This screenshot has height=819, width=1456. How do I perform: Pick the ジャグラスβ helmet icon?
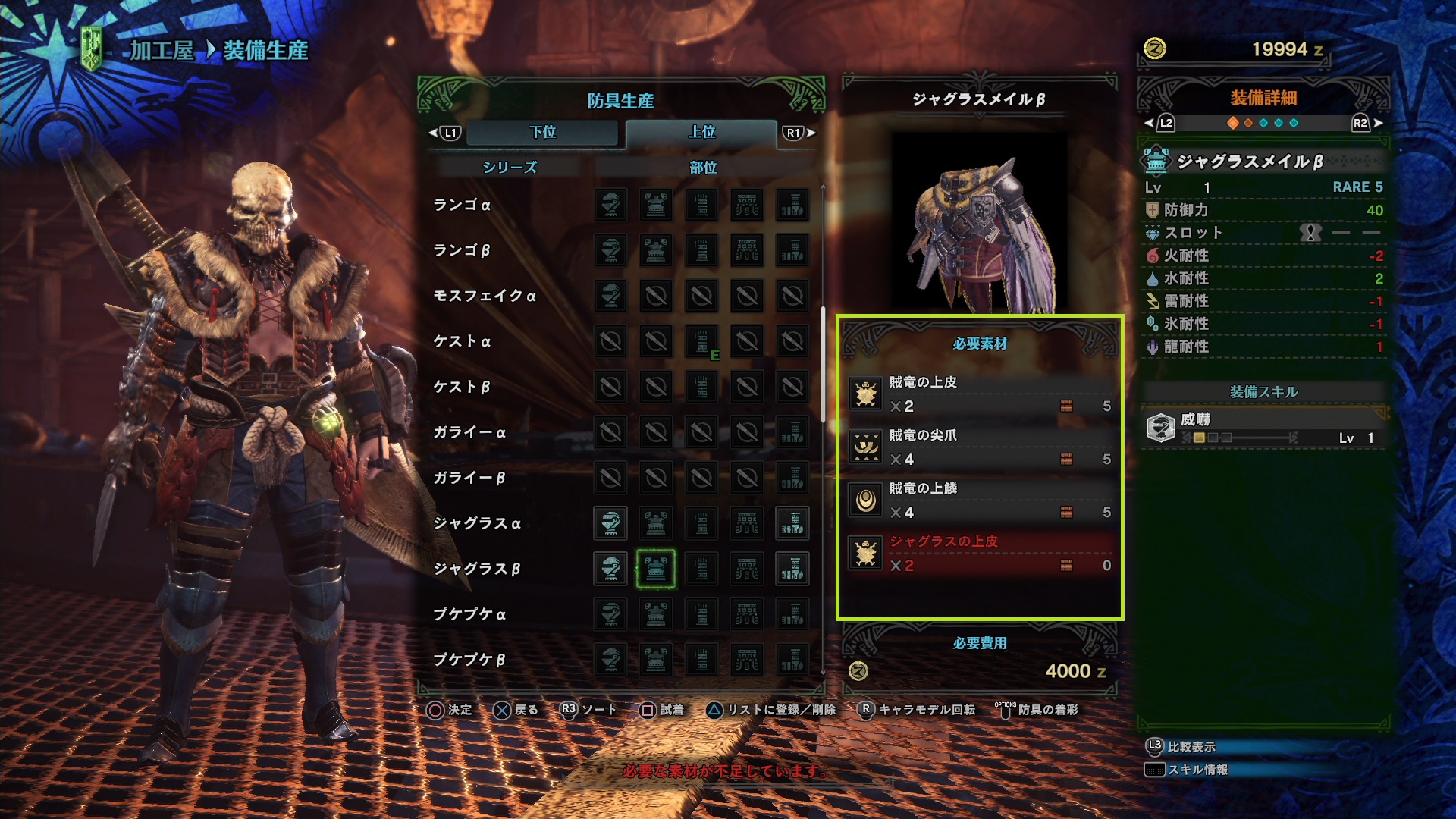pyautogui.click(x=610, y=569)
